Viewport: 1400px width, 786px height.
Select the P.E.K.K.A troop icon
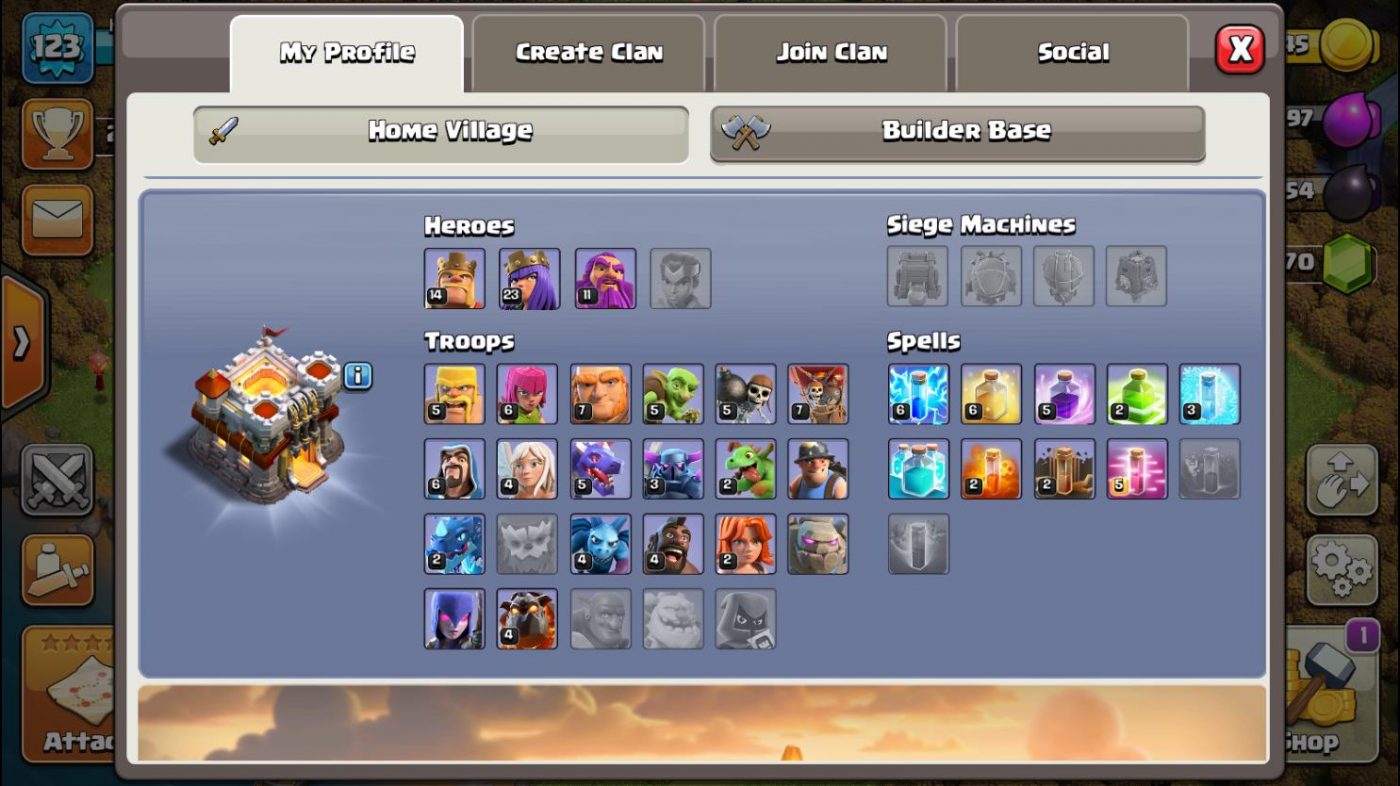pos(673,470)
